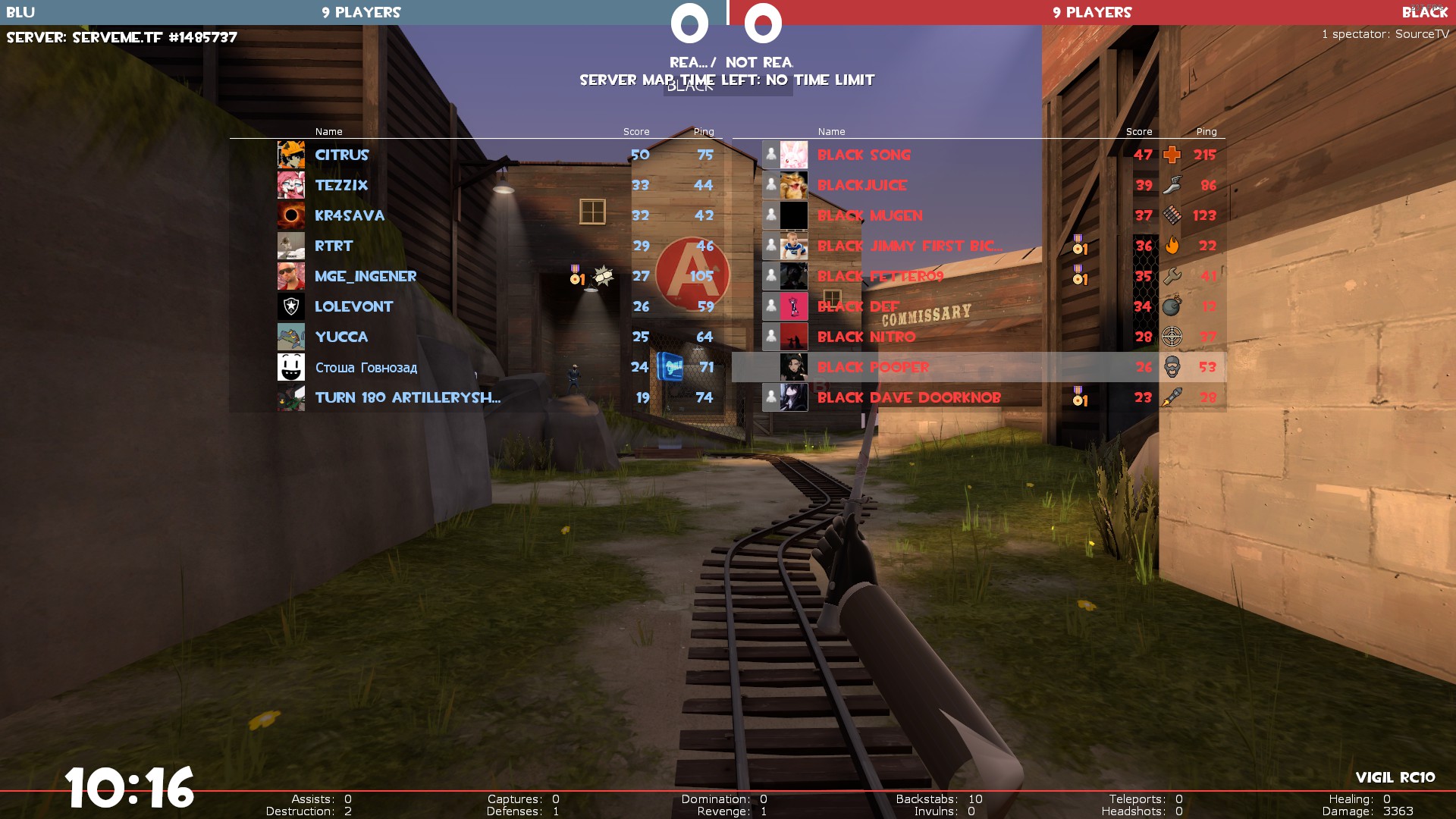
Task: Select BLACK DEF in the player list
Action: [858, 306]
